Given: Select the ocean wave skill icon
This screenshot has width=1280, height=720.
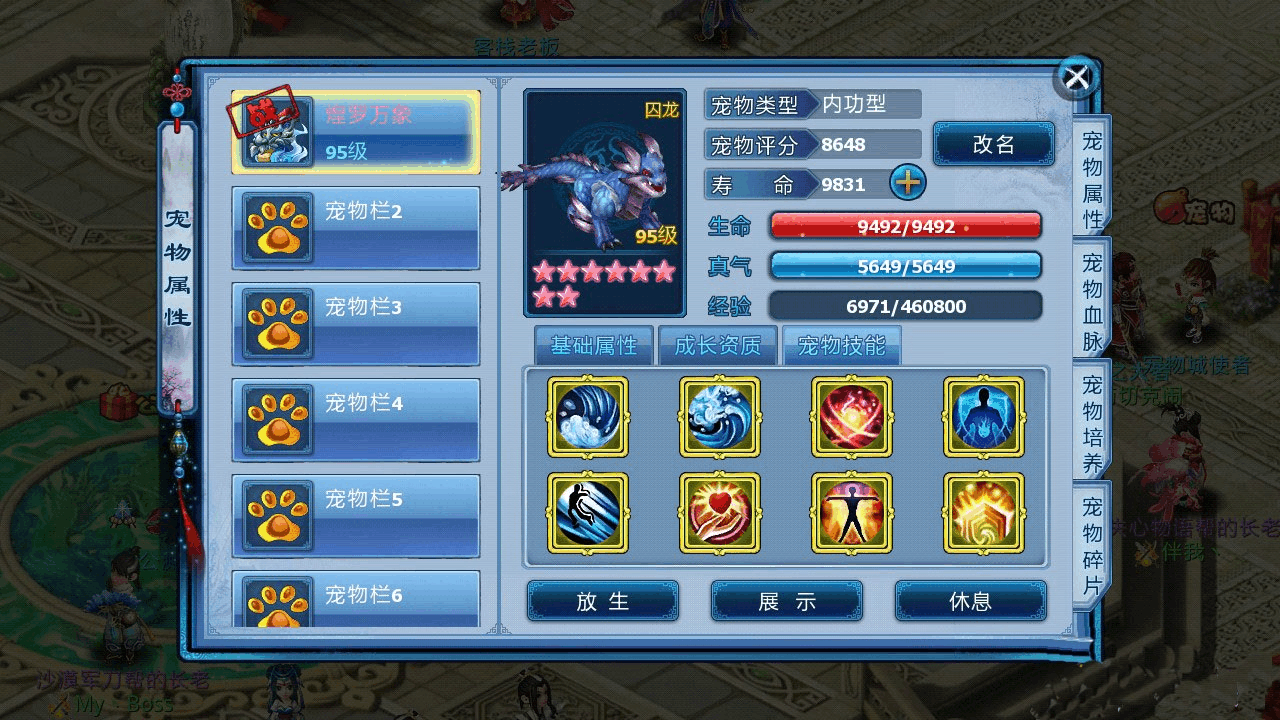Looking at the screenshot, I should click(720, 417).
